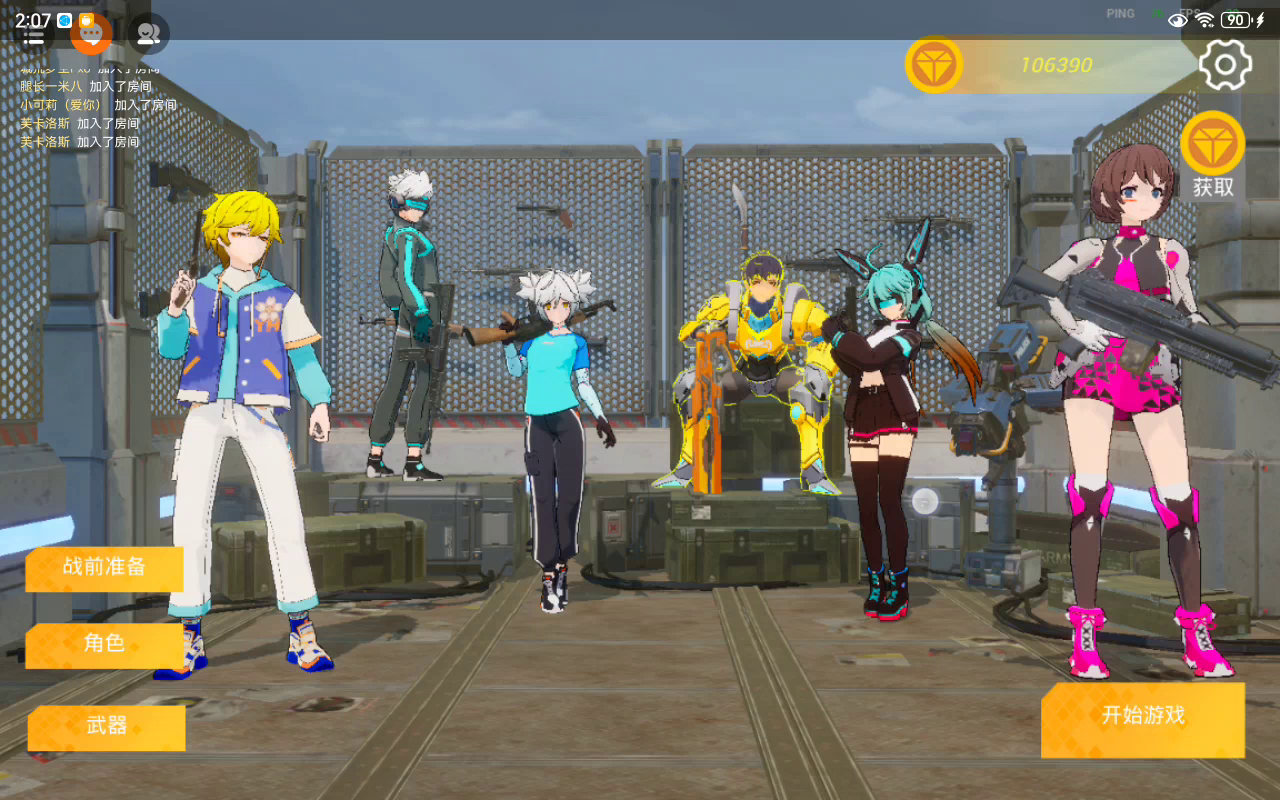Start the match with 开始游戏
This screenshot has width=1280, height=800.
[1143, 716]
